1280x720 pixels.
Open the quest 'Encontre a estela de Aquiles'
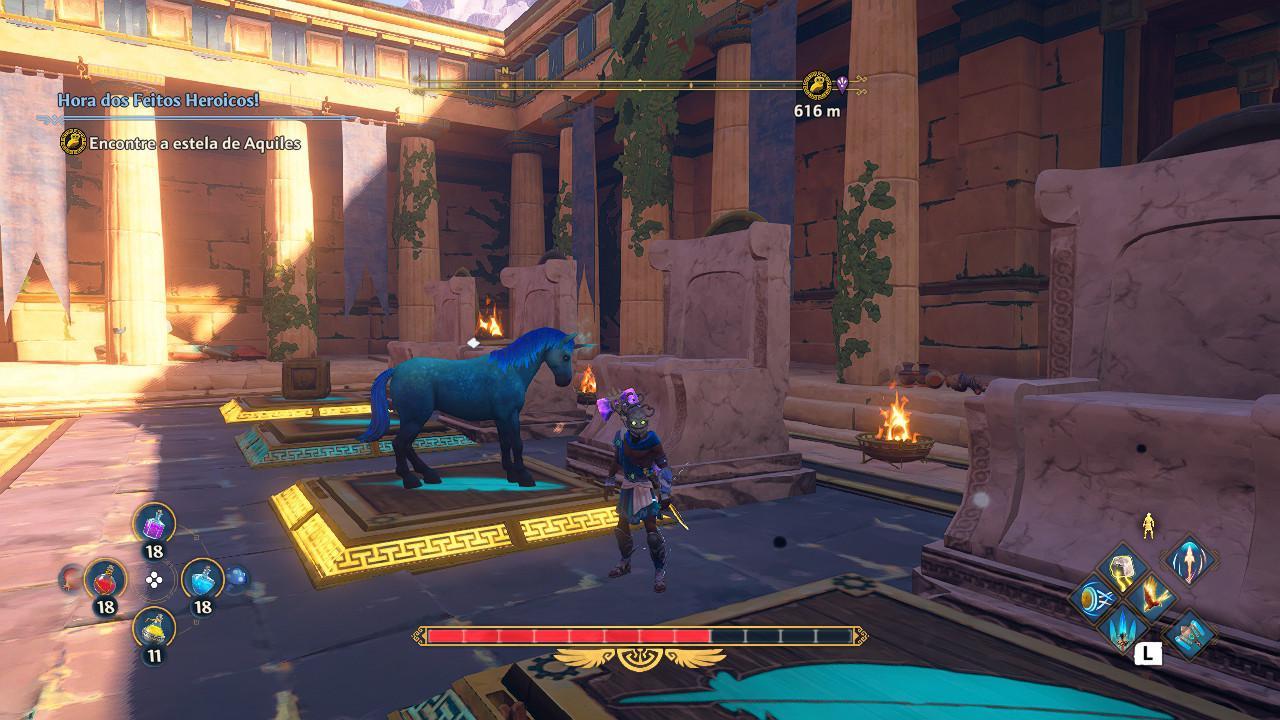194,143
